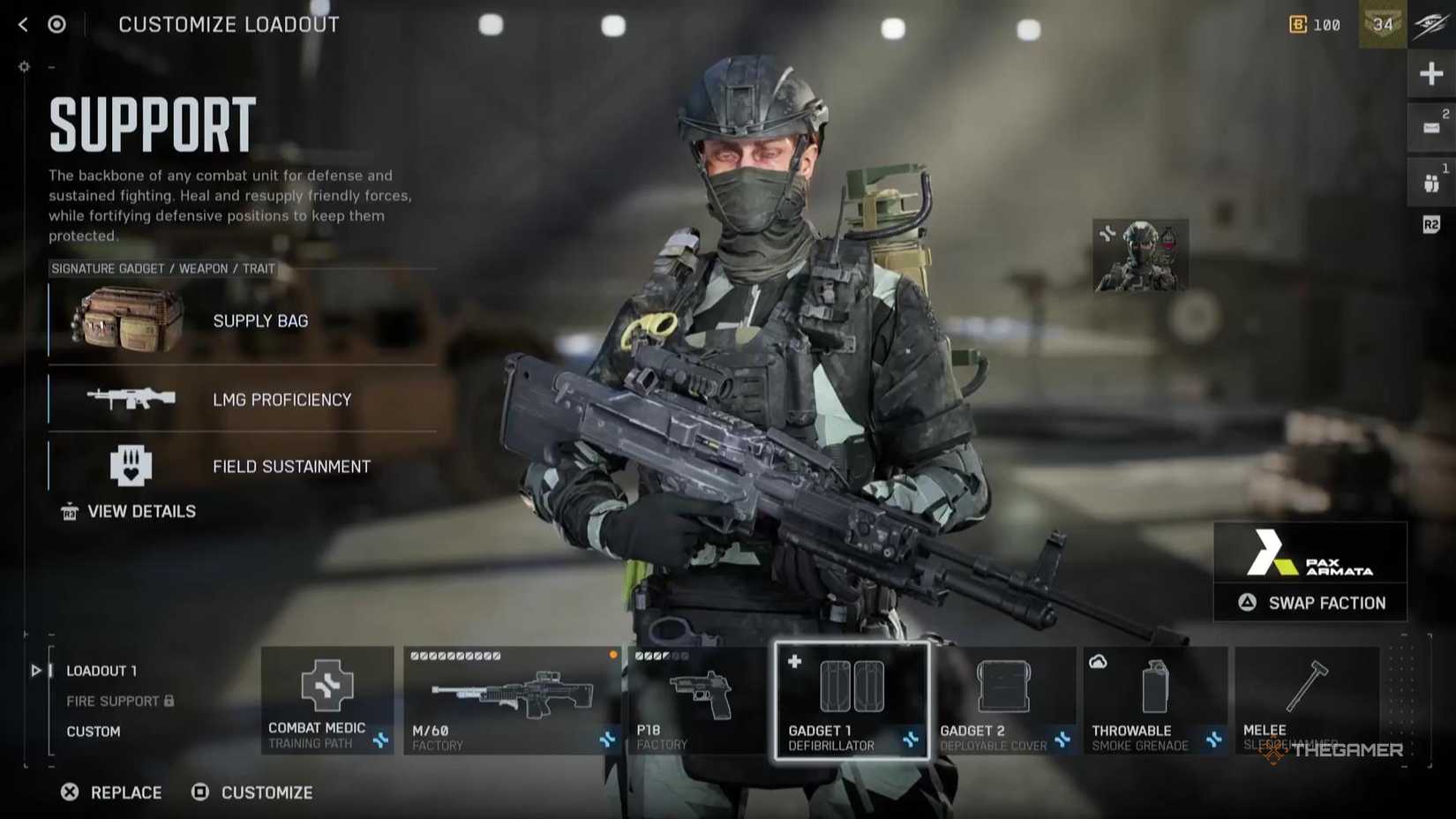1456x819 pixels.
Task: Open the Field Sustainment trait icon
Action: tap(131, 465)
